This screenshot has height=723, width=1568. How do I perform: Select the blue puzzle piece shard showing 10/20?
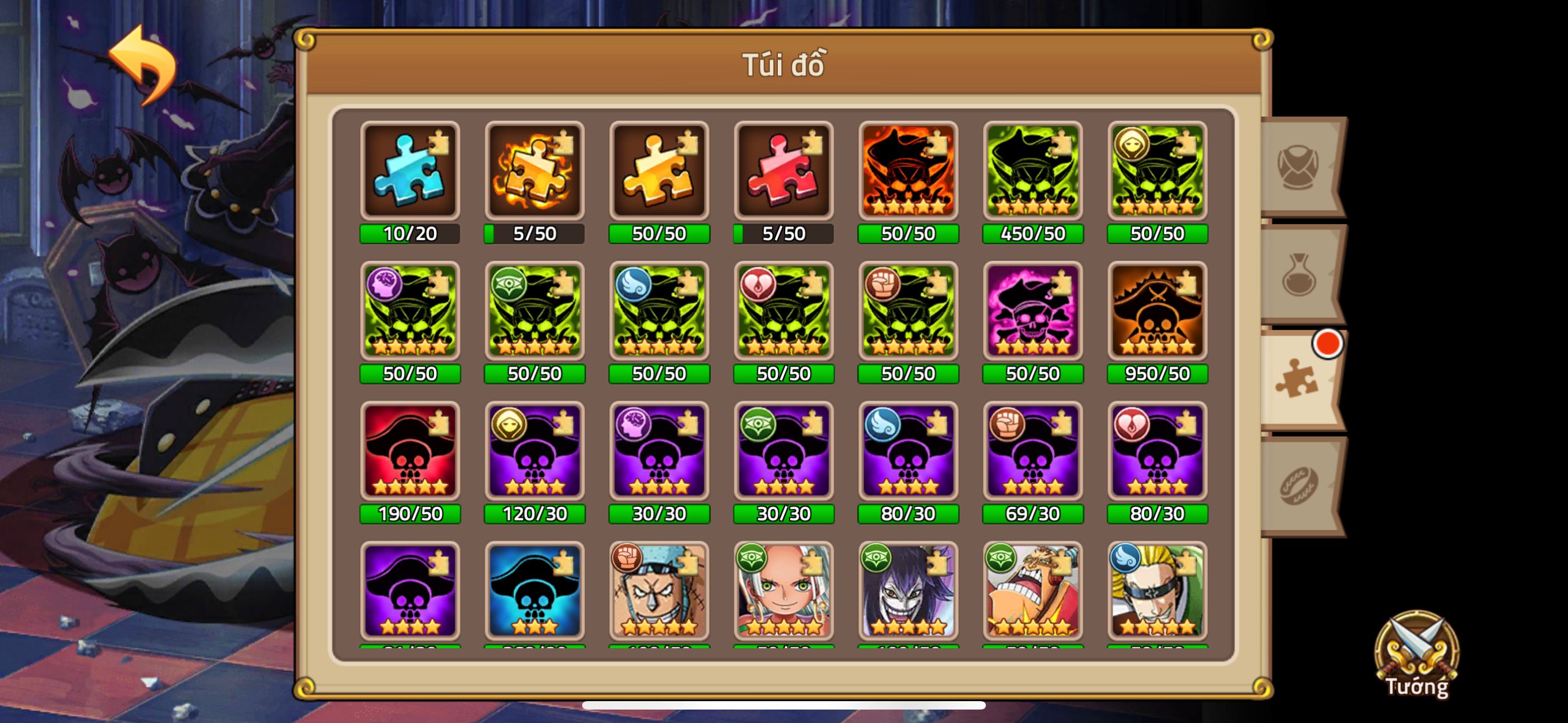point(409,172)
